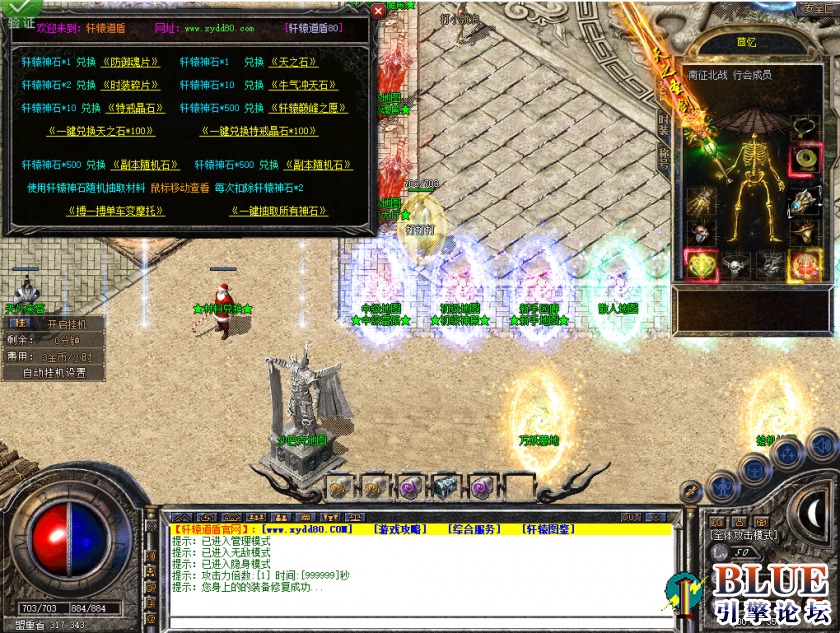This screenshot has height=633, width=840.
Task: Use the silver treasure chest hotbar item
Action: pos(444,487)
